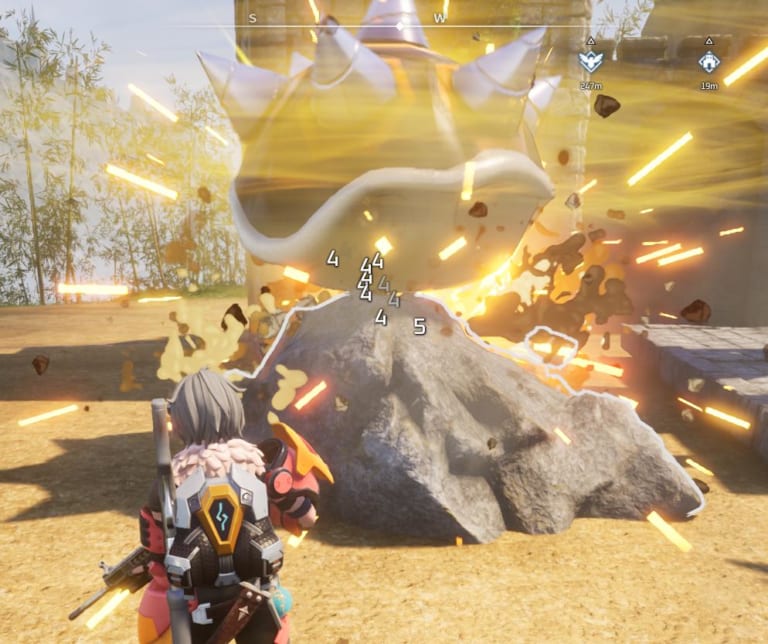Click the compass bar's W heading
This screenshot has height=644, width=768.
[440, 18]
